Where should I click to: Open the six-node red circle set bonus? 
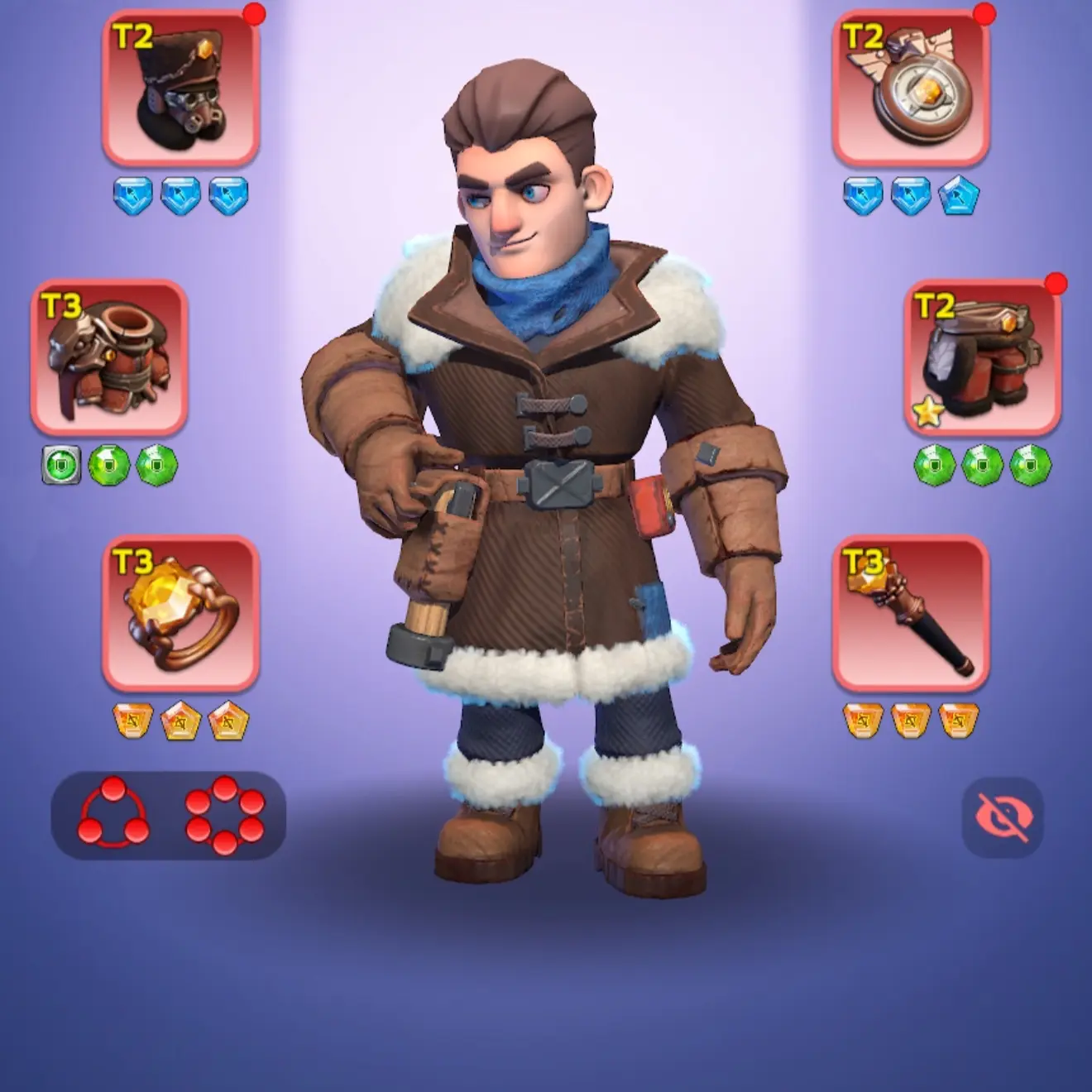(x=224, y=815)
